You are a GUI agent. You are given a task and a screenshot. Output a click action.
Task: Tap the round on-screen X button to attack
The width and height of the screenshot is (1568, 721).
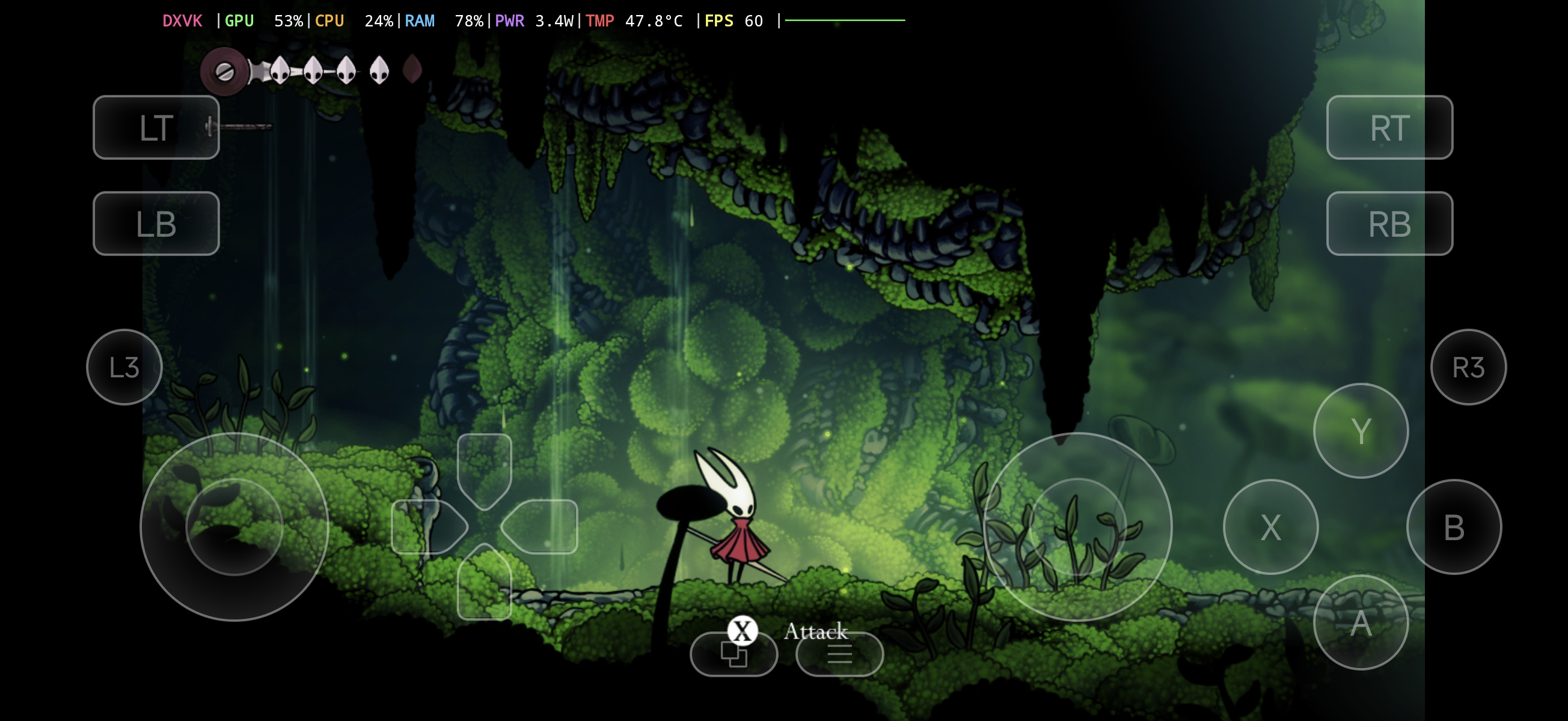[1270, 527]
